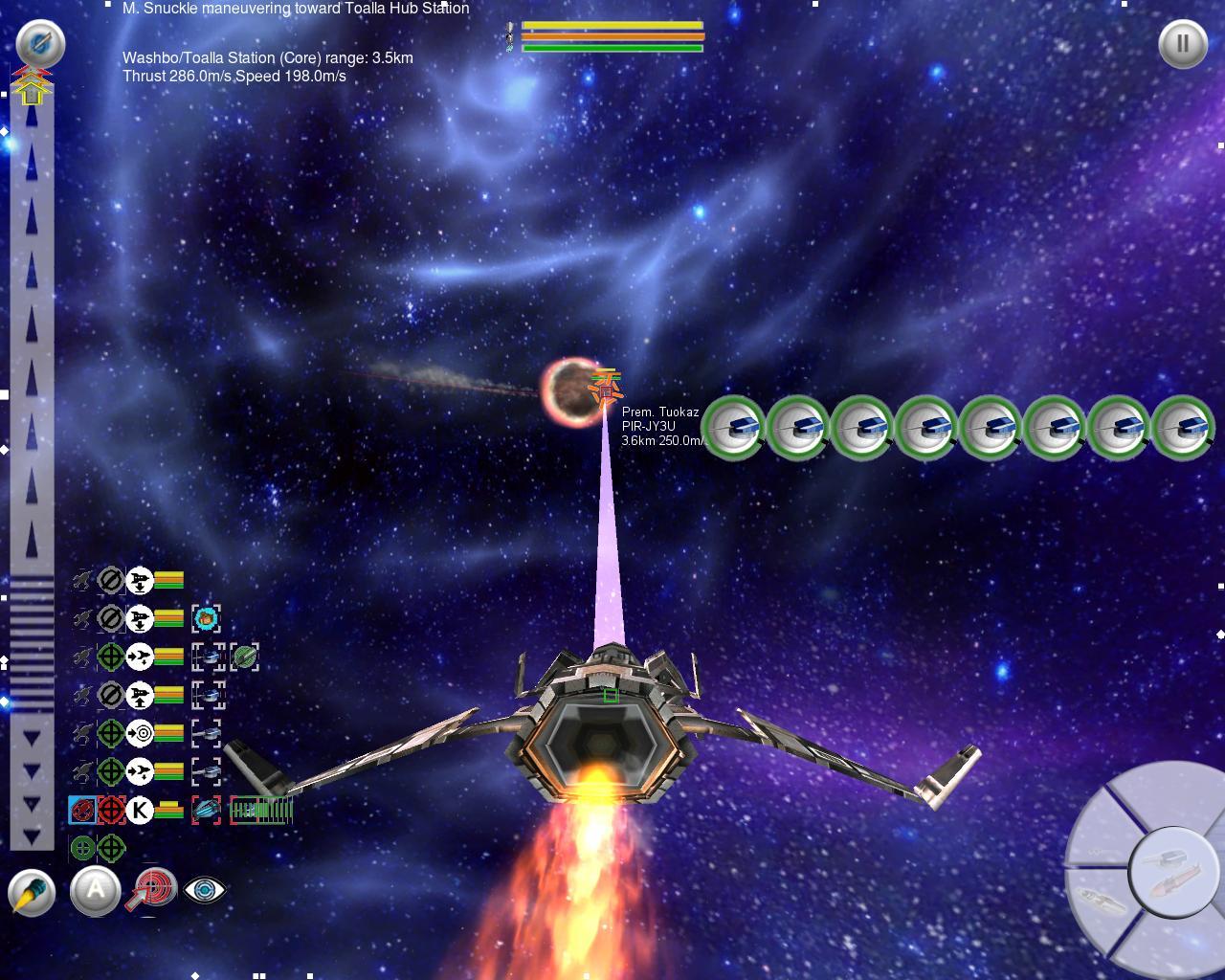
Task: Click the yellow up-arrow at the throttle top
Action: click(32, 88)
